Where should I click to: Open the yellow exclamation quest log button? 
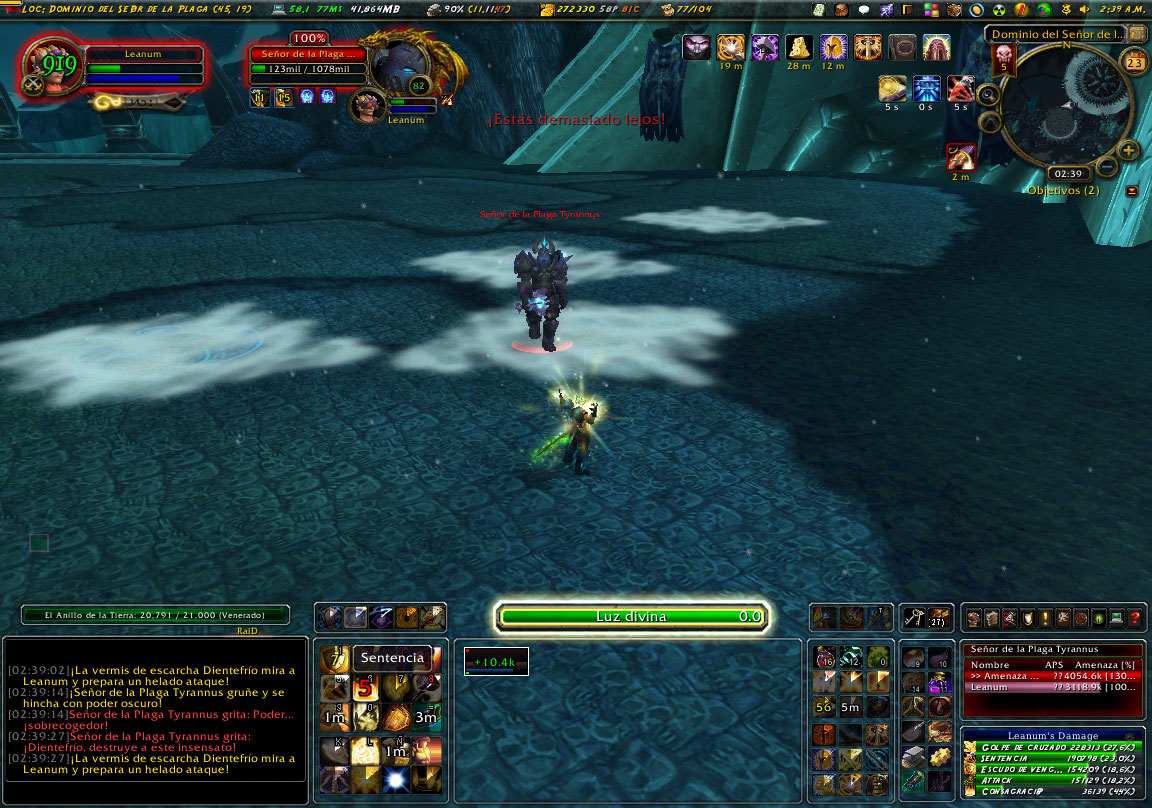[1044, 618]
